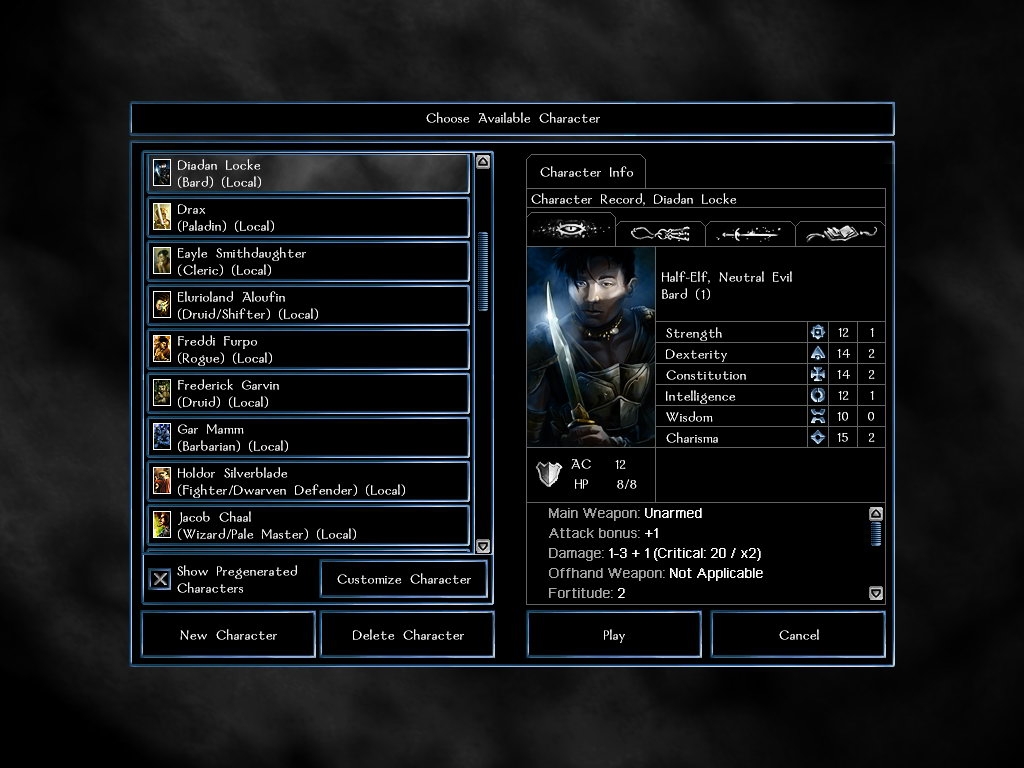
Task: Cancel character selection
Action: click(798, 635)
